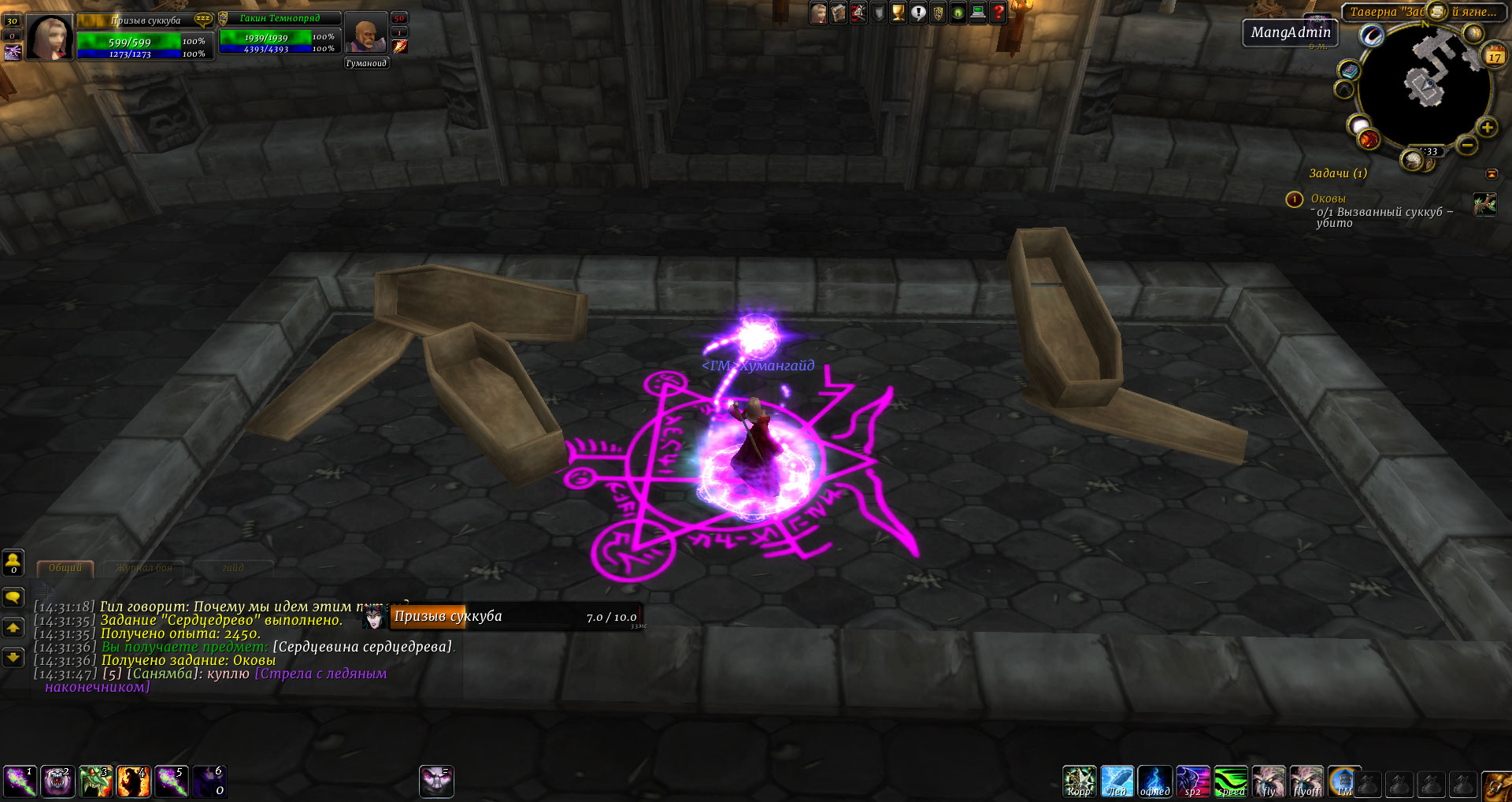
Task: Open the red question mark help button
Action: click(998, 13)
